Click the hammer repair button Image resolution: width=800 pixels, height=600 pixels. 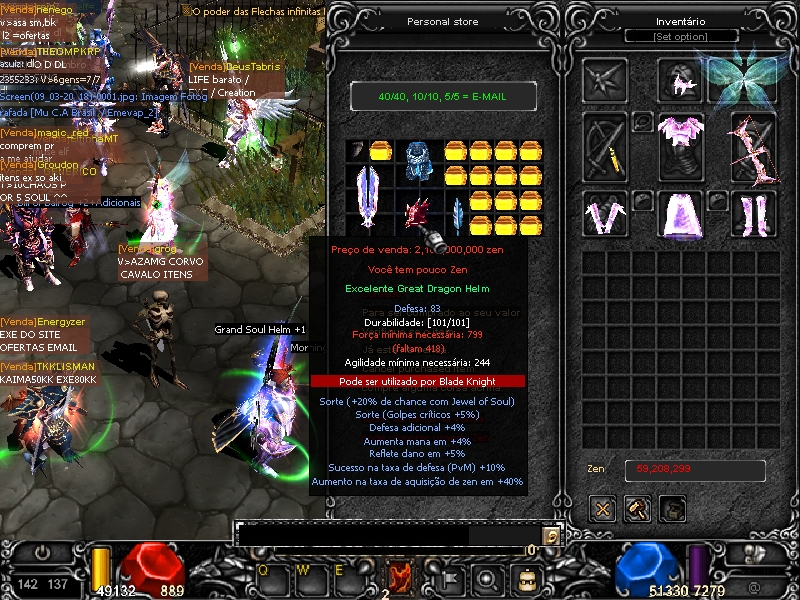point(638,508)
